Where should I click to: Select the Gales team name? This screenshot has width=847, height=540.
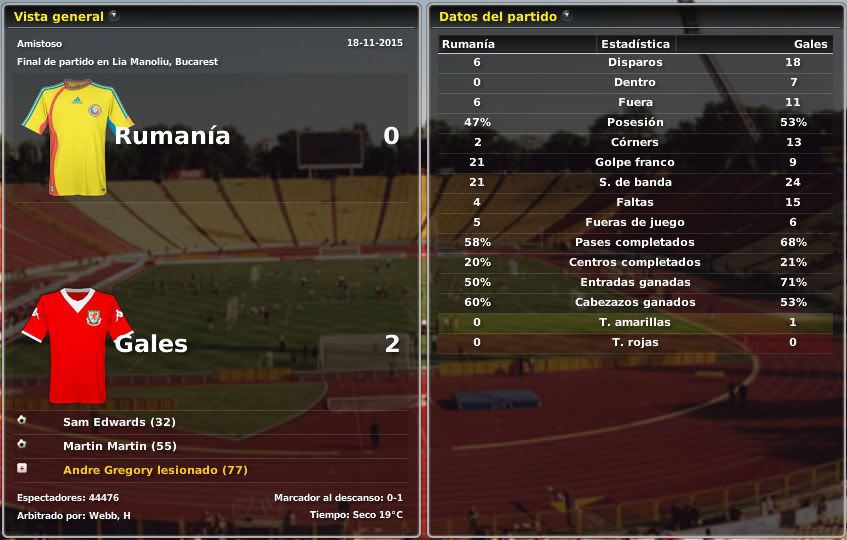coord(151,344)
